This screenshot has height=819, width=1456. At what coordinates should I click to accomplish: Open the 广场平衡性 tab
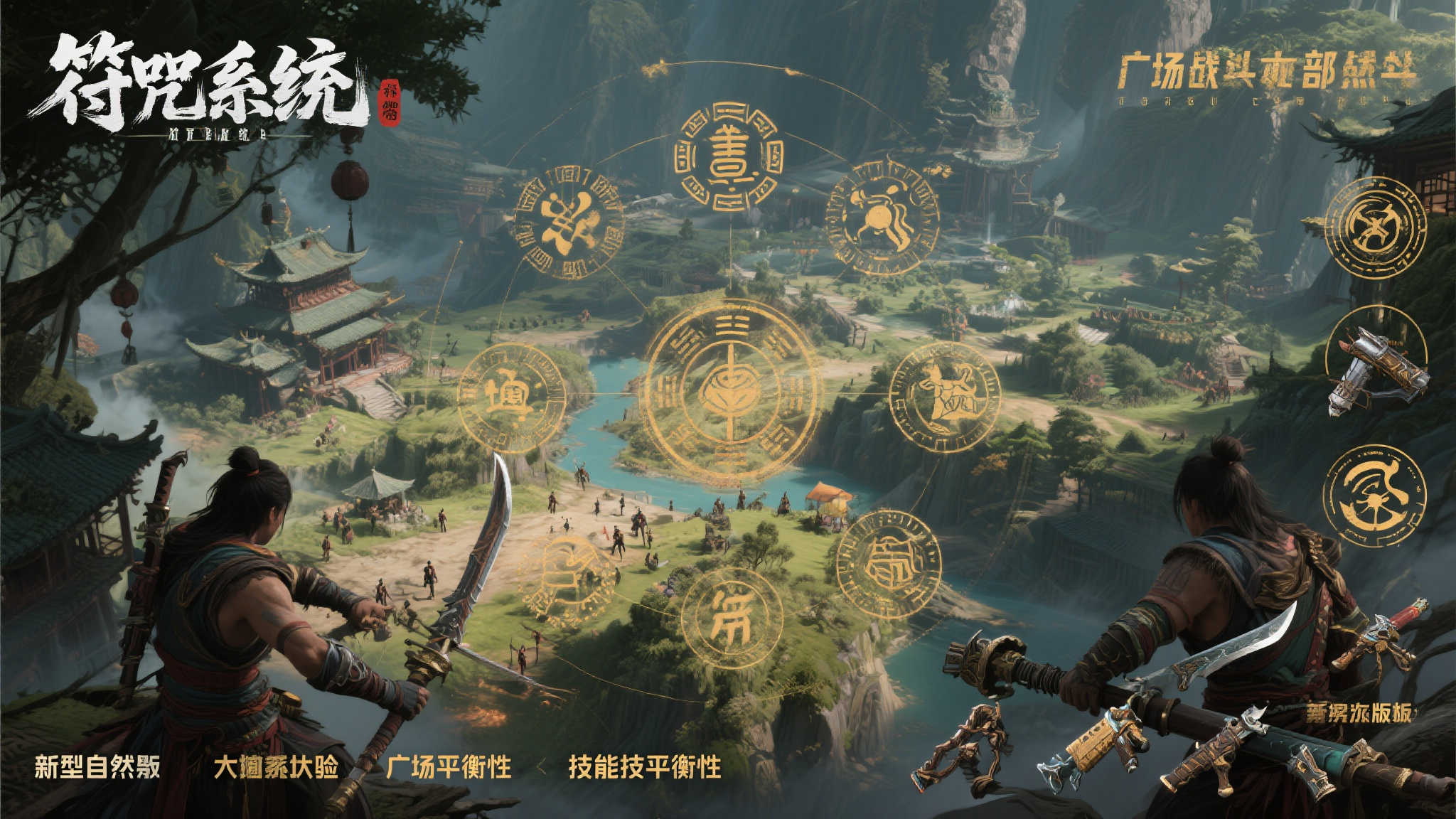click(449, 768)
